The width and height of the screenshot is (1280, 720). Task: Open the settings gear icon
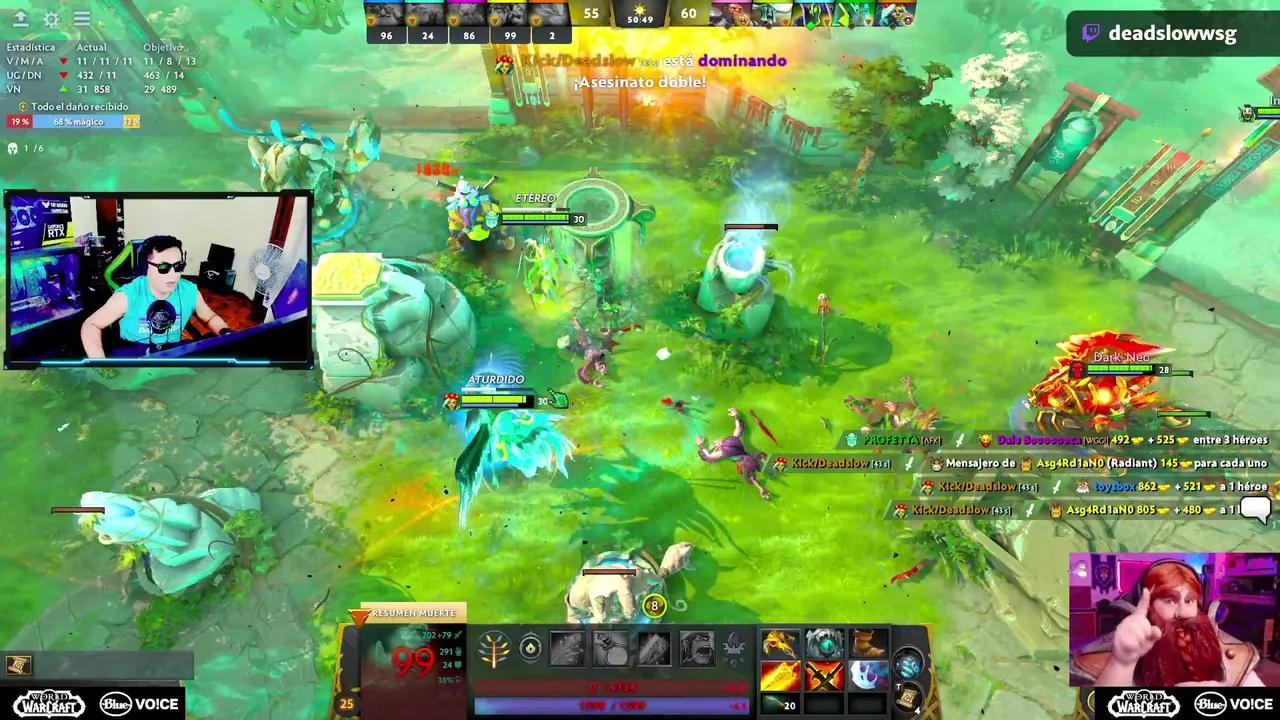pyautogui.click(x=50, y=19)
